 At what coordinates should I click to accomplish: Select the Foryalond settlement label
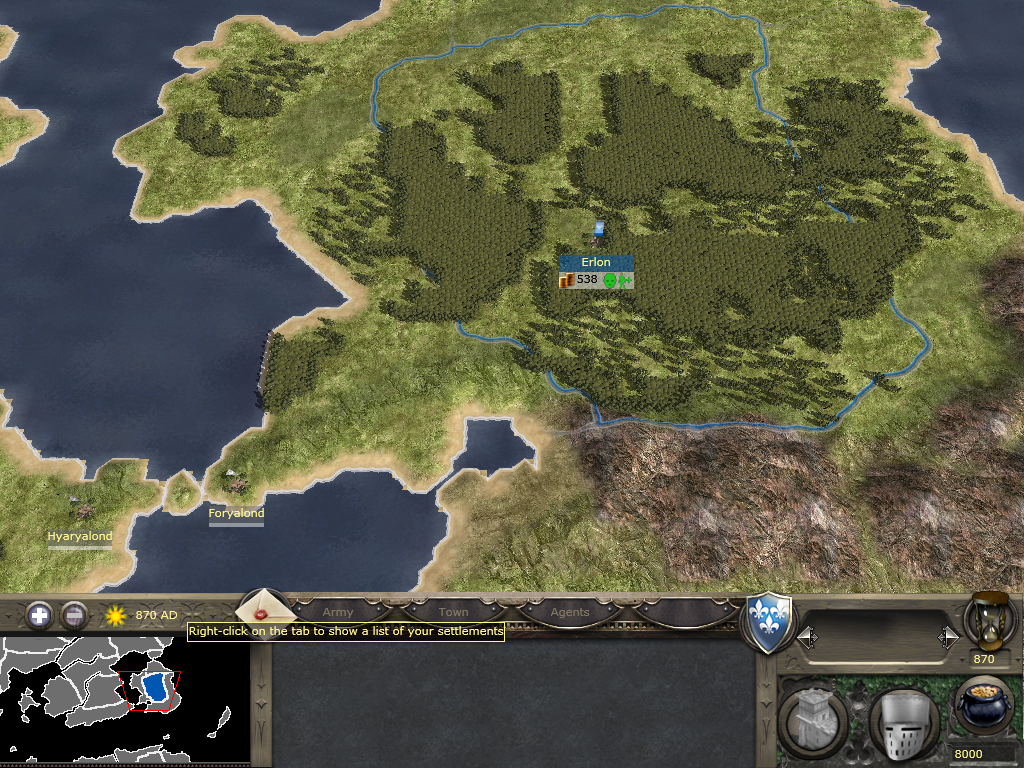[x=236, y=514]
